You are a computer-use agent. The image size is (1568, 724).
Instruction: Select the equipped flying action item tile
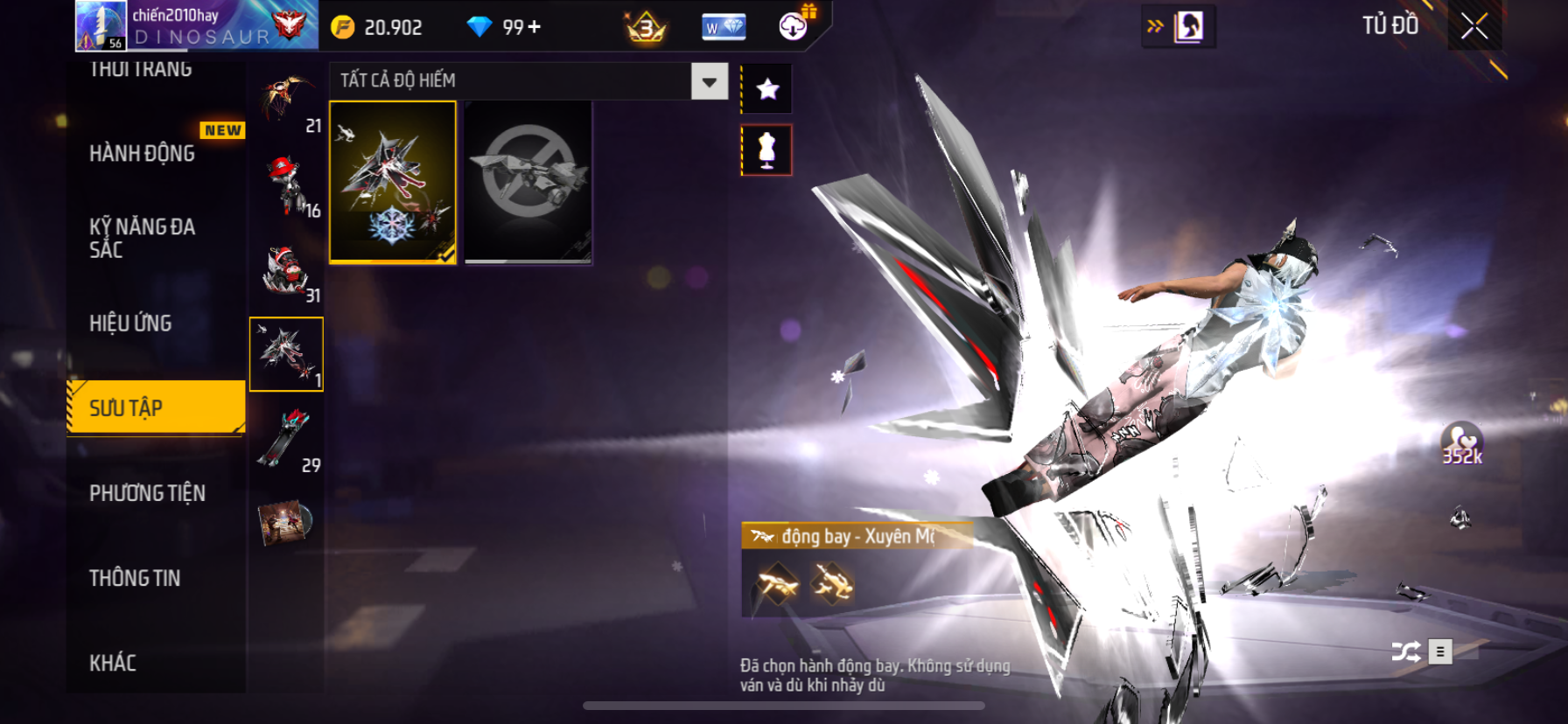tap(393, 182)
